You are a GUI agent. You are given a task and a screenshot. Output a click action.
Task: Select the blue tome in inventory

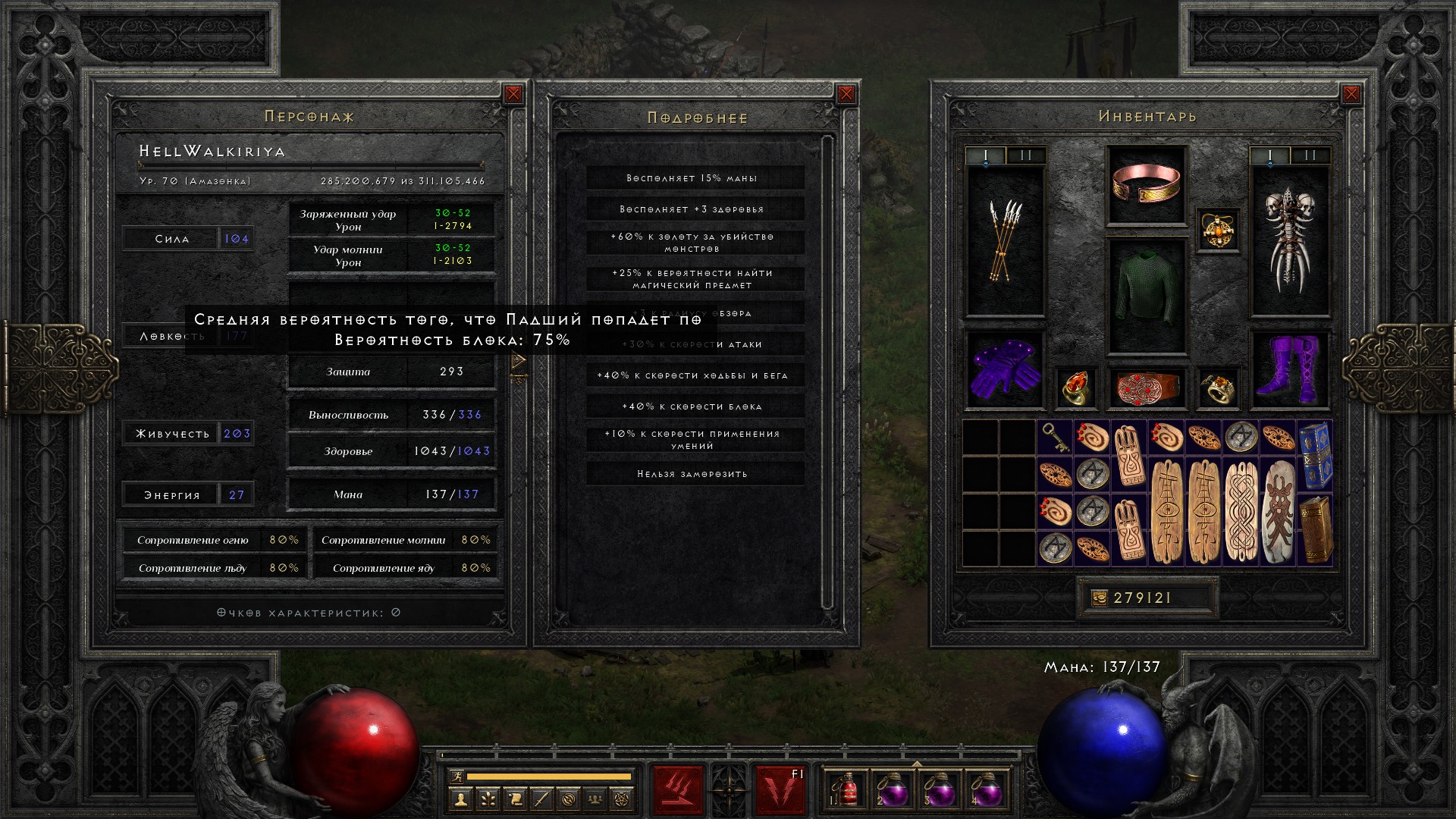click(1315, 456)
